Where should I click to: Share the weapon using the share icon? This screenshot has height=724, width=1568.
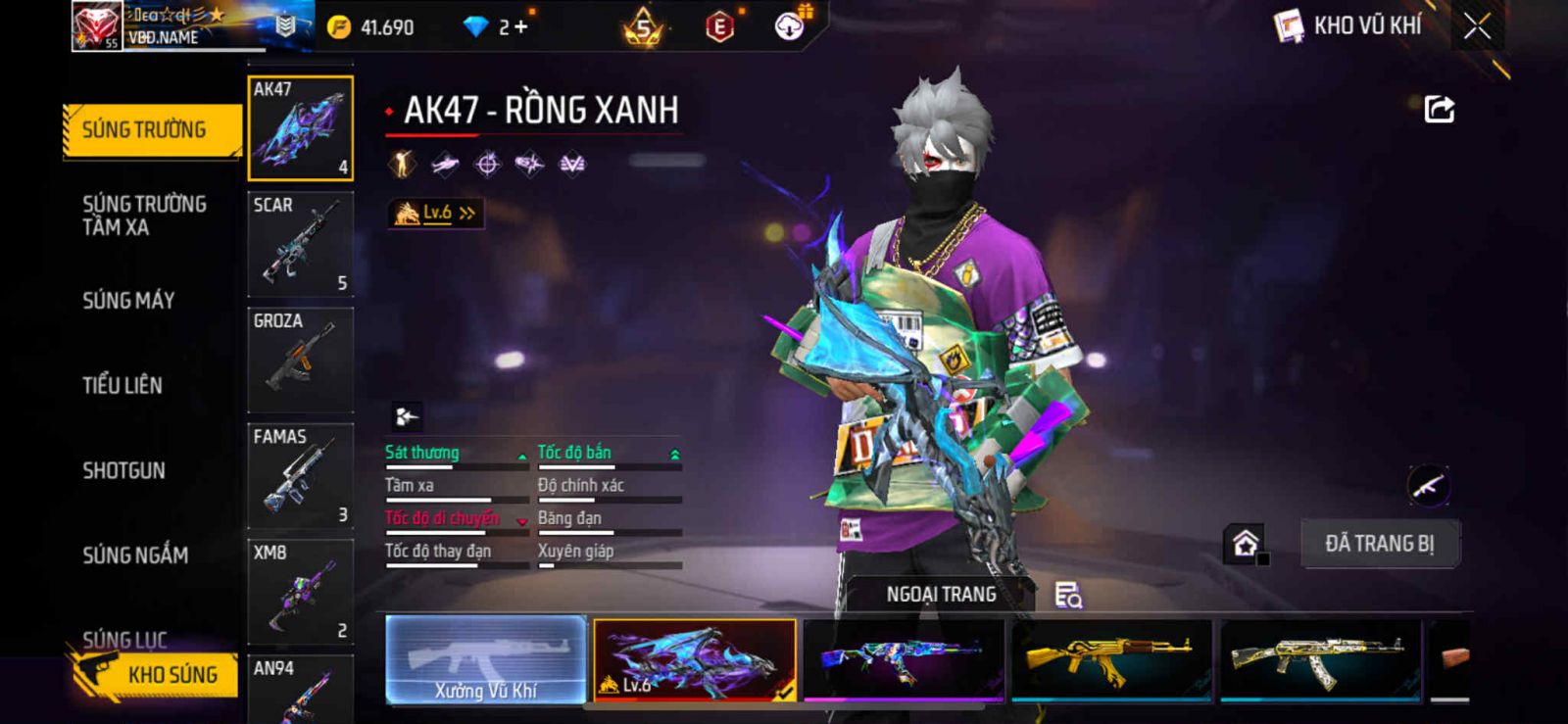pyautogui.click(x=1439, y=109)
